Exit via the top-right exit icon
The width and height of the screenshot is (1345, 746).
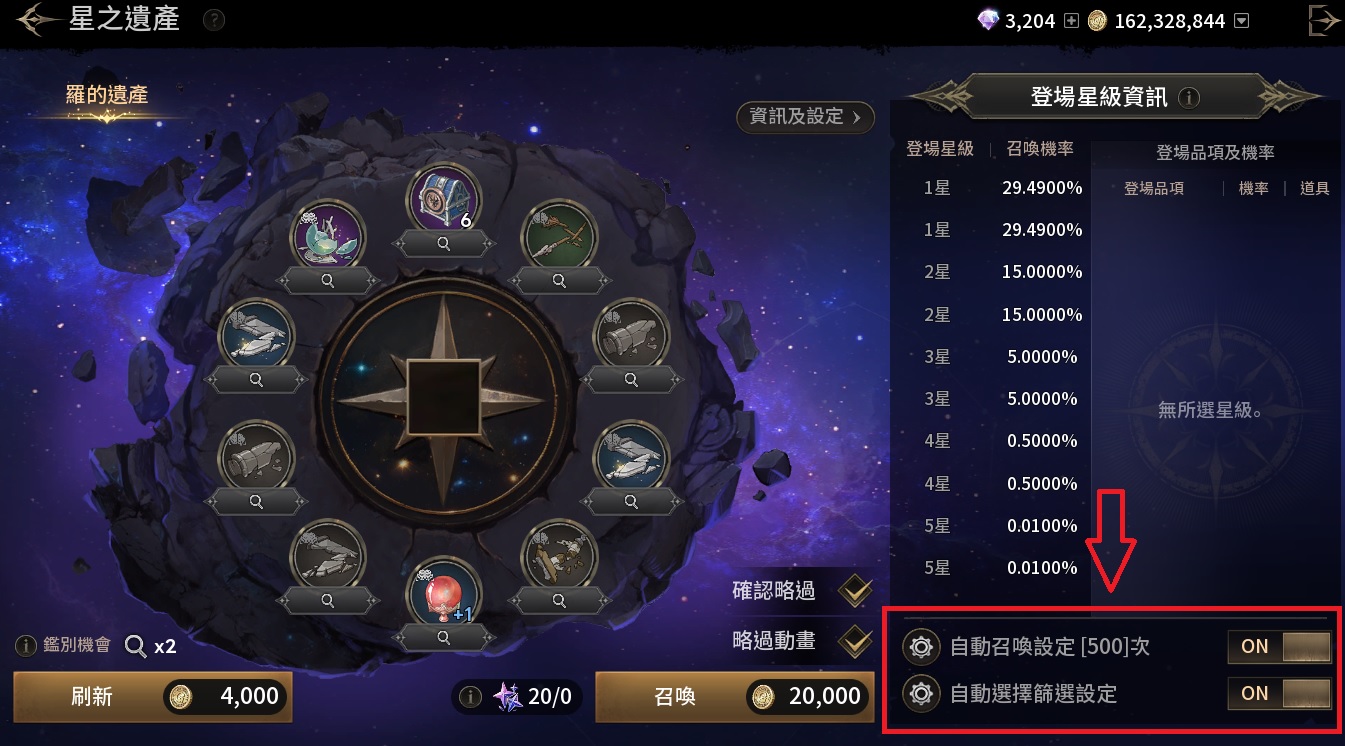coord(1324,20)
